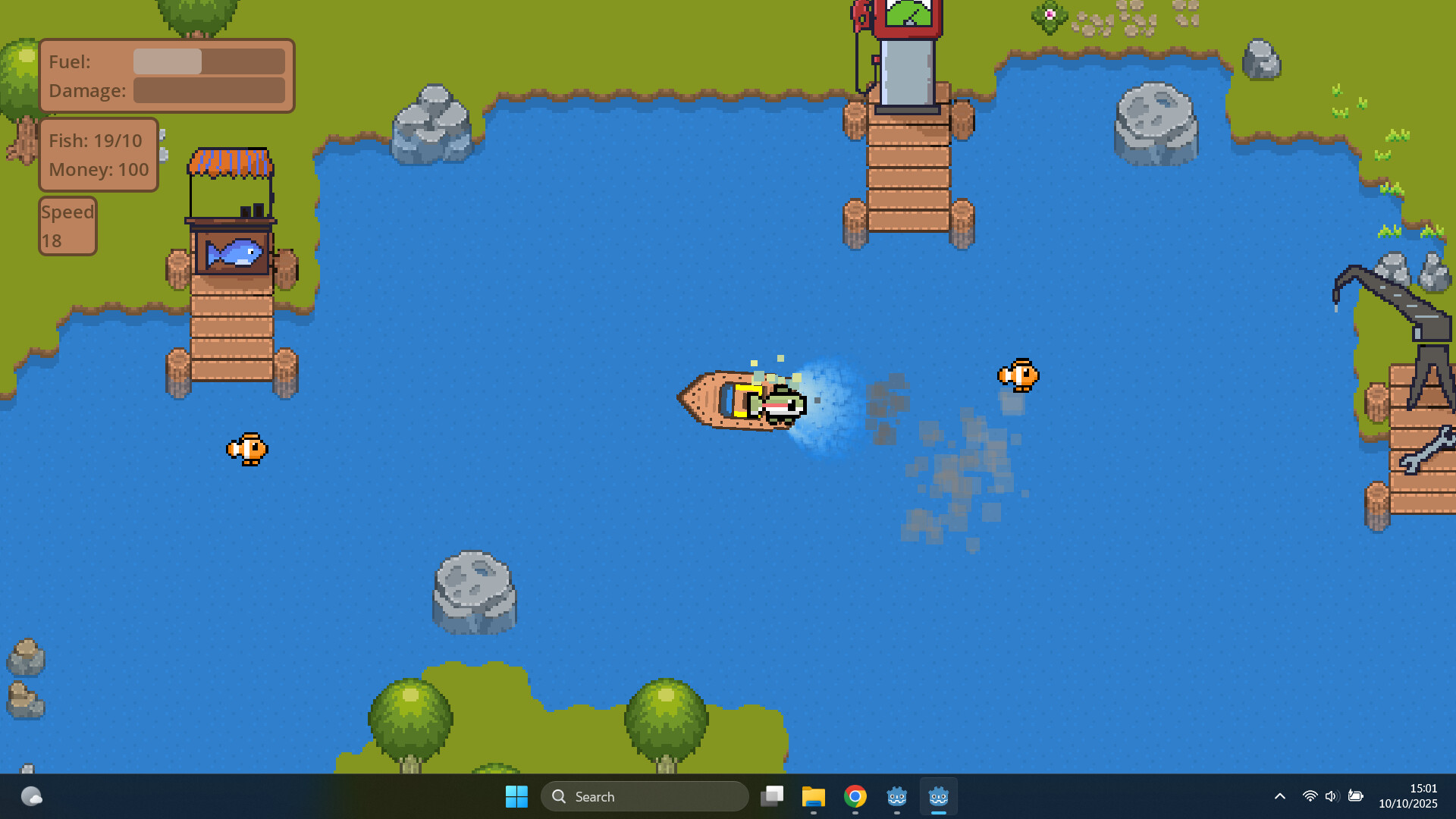Open the Godot engine taskbar icon
This screenshot has height=819, width=1456.
pos(897,796)
